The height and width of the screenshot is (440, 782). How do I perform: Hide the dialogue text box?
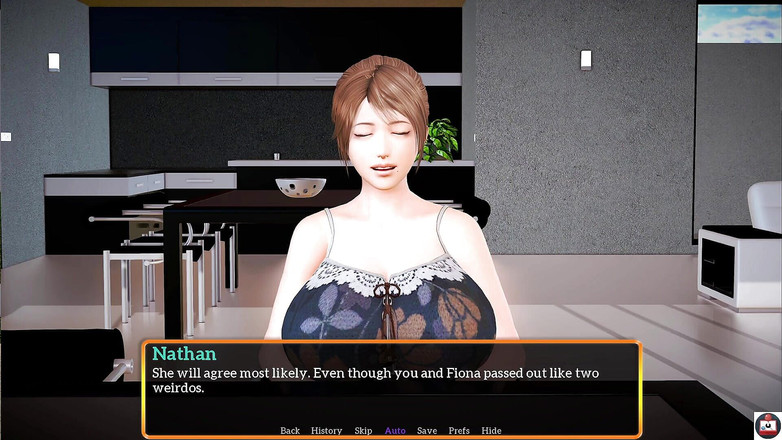491,431
